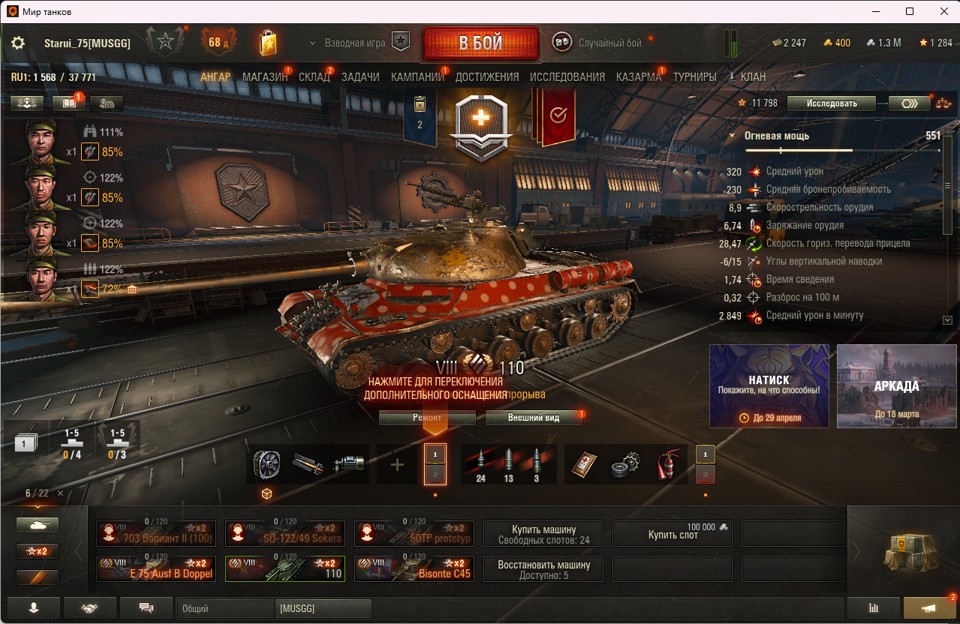Open the ДОСТИЖЕНИЯ tab
Screen dimensions: 960x624
(x=487, y=77)
